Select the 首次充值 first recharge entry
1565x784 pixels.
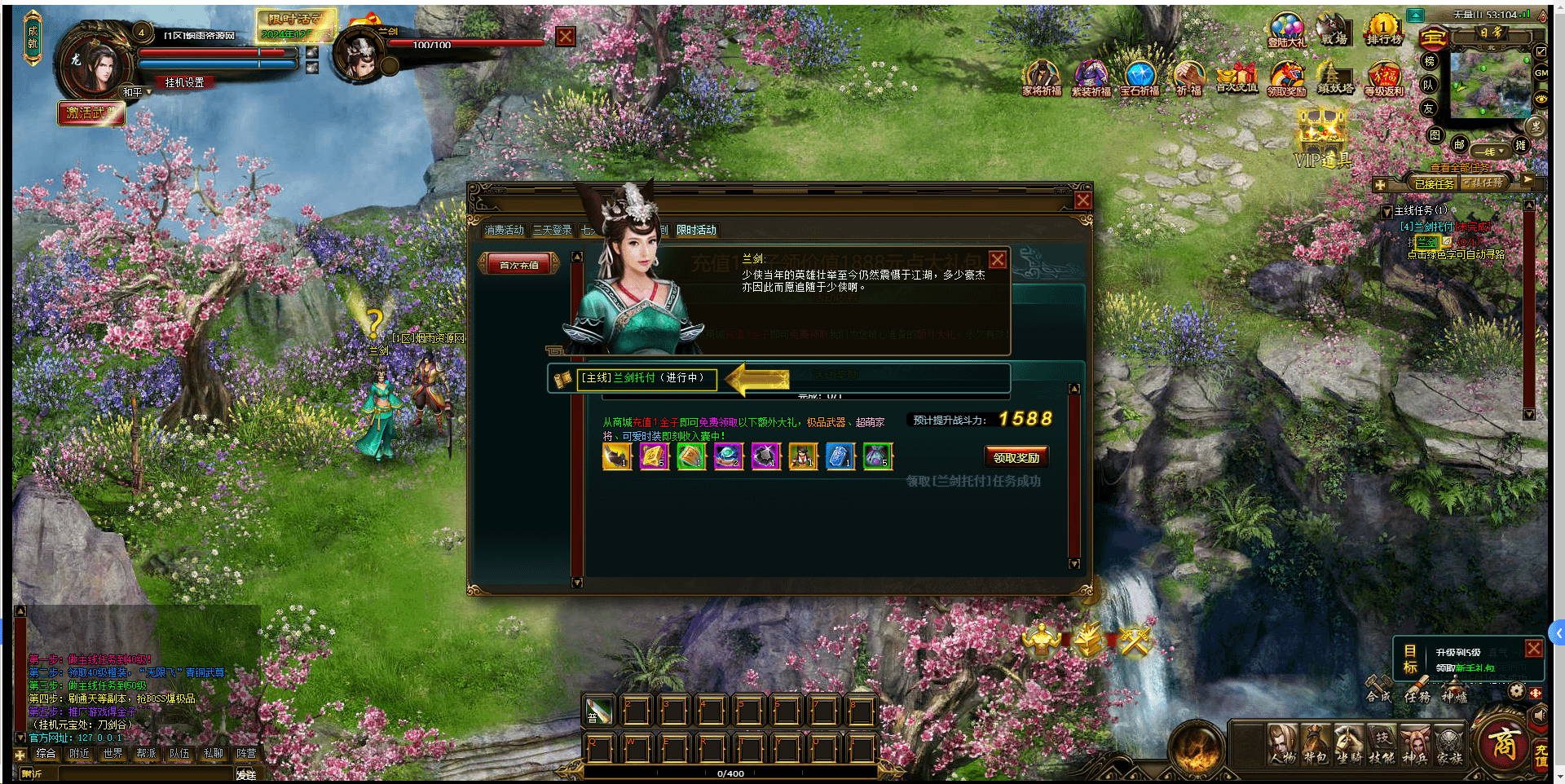pyautogui.click(x=518, y=265)
